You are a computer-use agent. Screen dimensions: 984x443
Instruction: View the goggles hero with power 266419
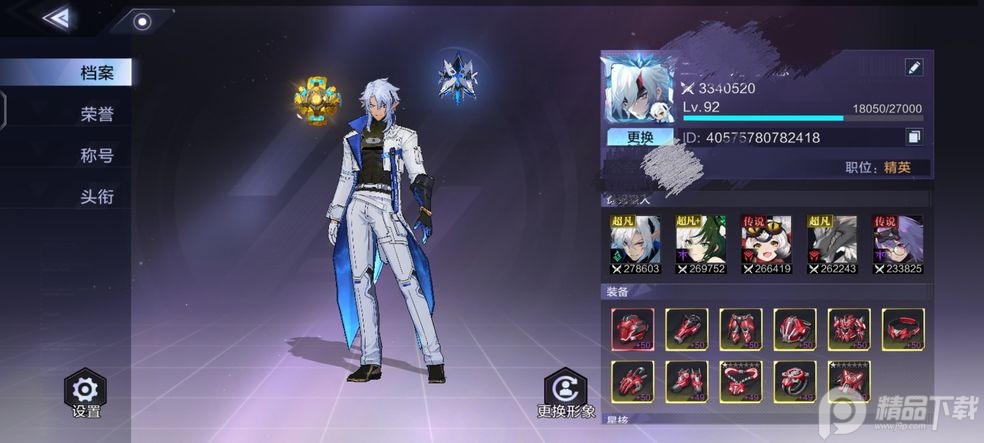766,244
